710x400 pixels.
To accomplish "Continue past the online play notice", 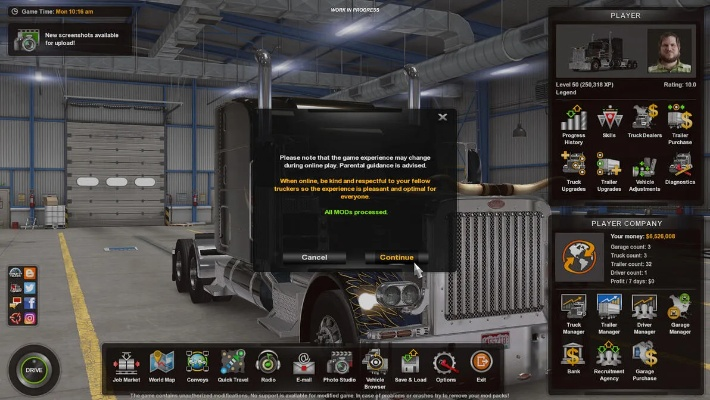I will [396, 257].
